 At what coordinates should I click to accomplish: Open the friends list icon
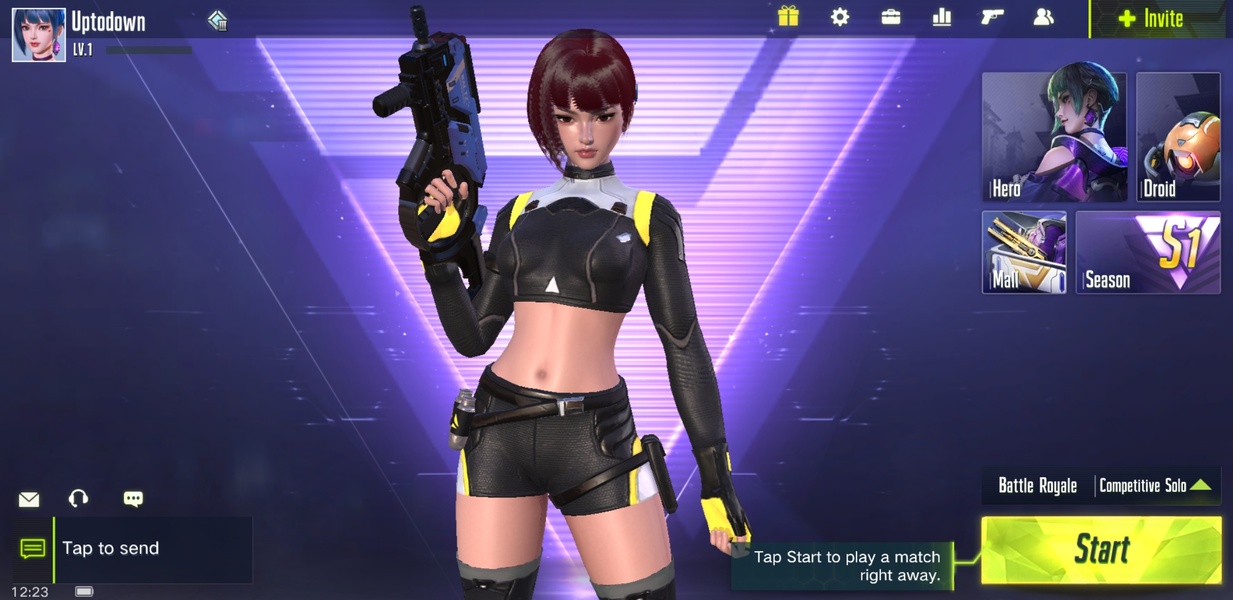coord(1043,17)
